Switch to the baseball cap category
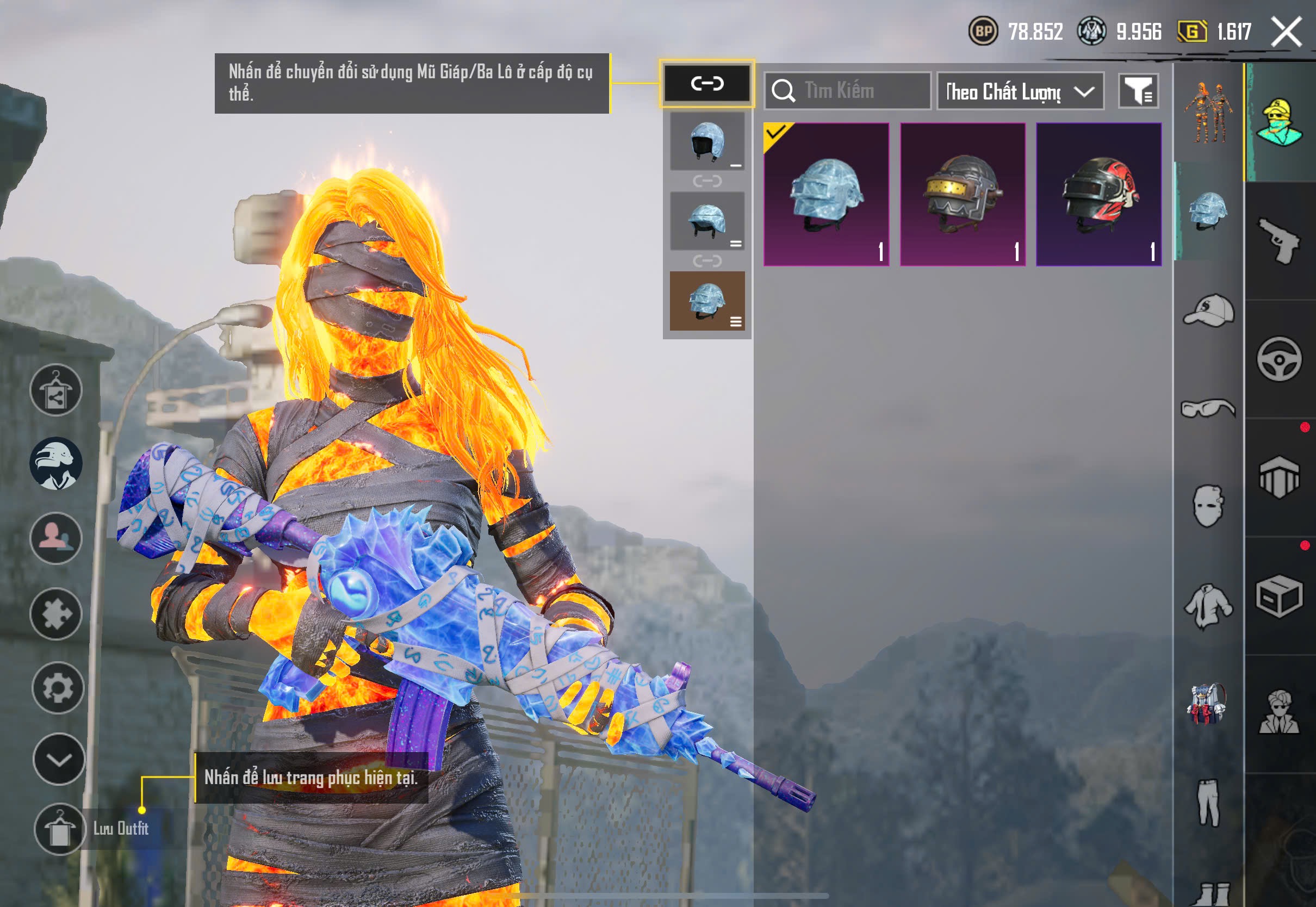The height and width of the screenshot is (907, 1316). click(x=1209, y=310)
